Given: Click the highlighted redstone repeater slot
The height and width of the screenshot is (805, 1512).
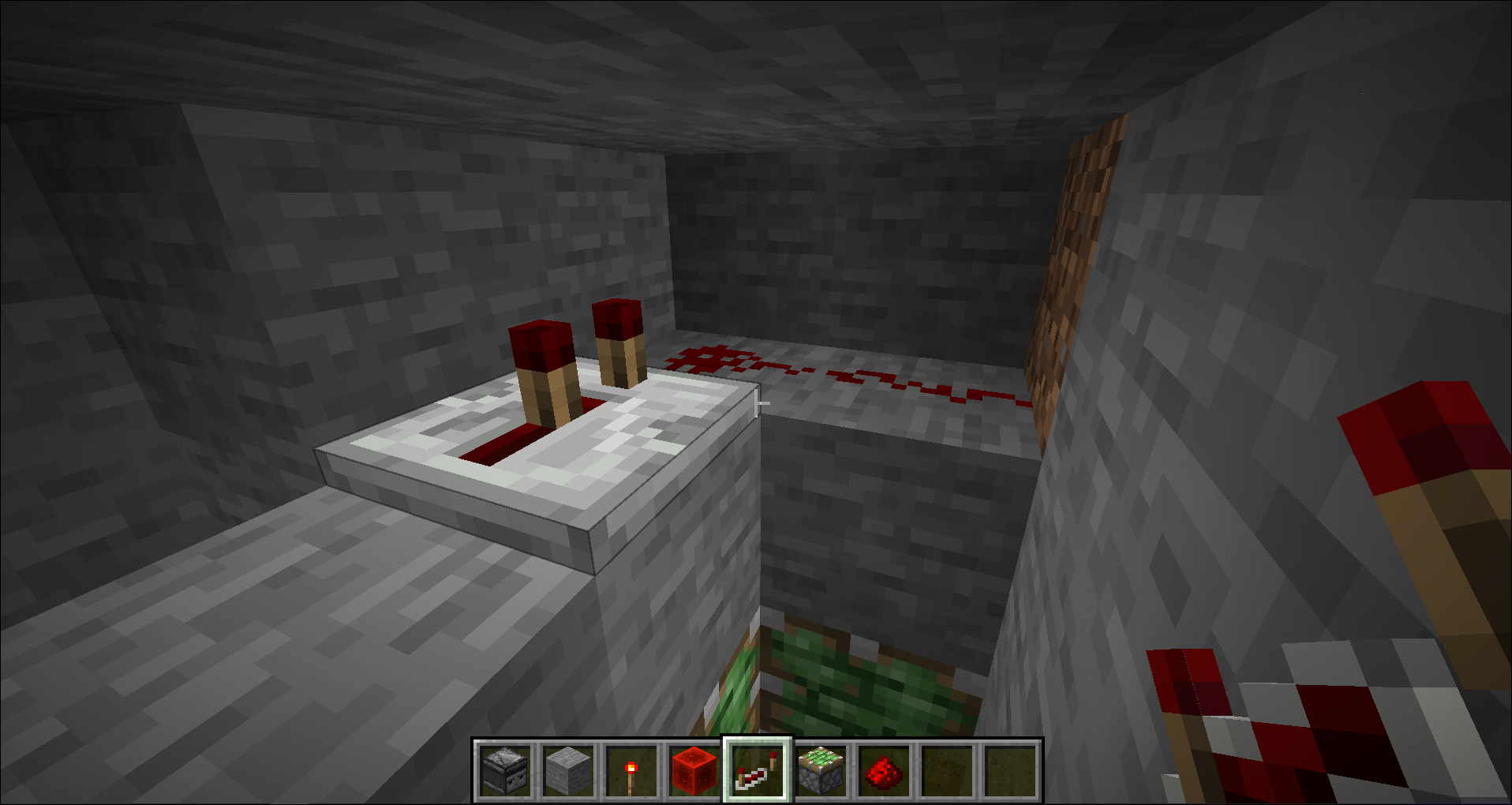Looking at the screenshot, I should click(758, 769).
